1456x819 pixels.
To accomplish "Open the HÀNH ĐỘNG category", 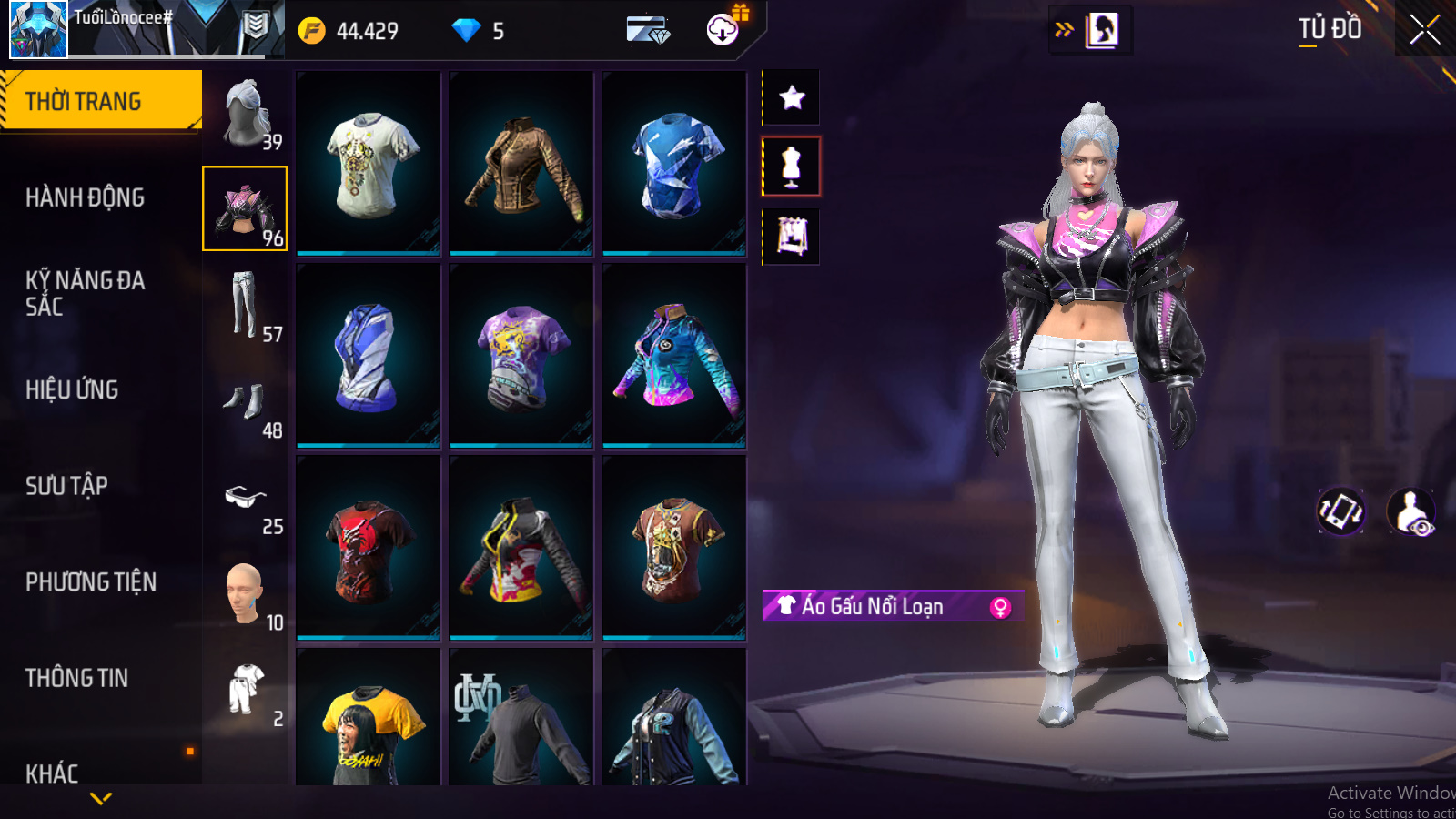I will pos(85,197).
